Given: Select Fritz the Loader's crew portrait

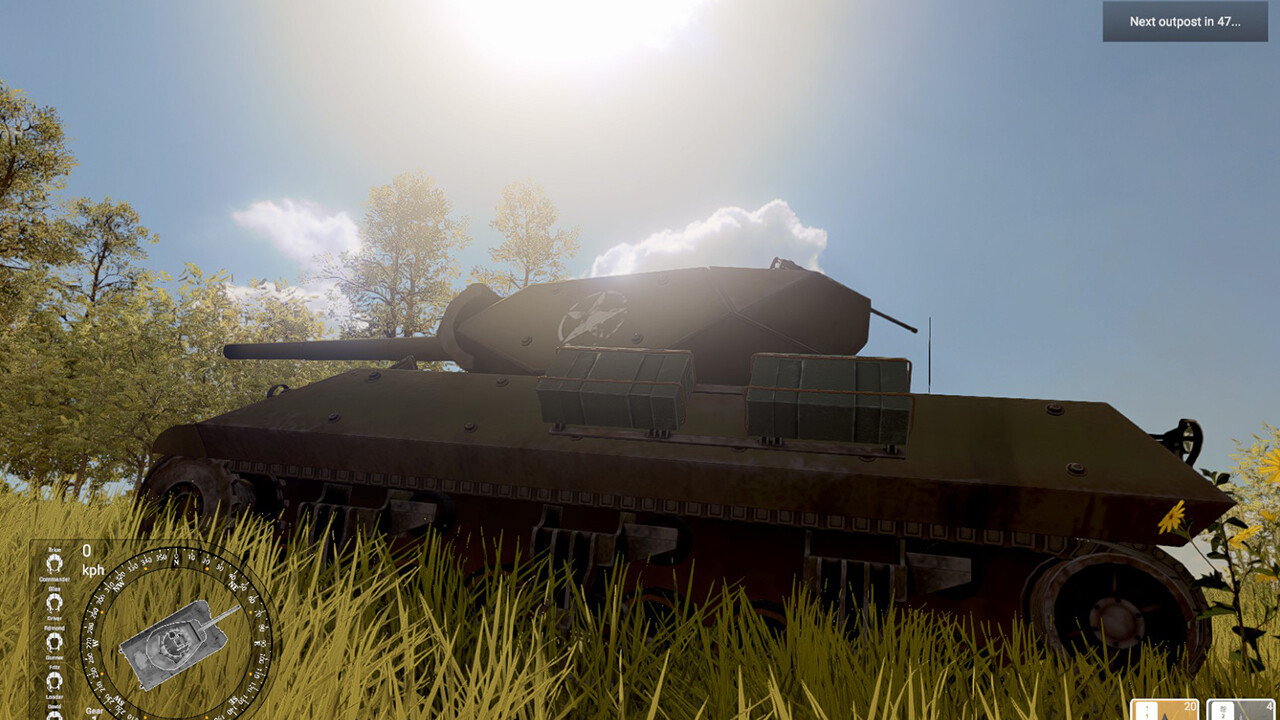Looking at the screenshot, I should pos(54,679).
